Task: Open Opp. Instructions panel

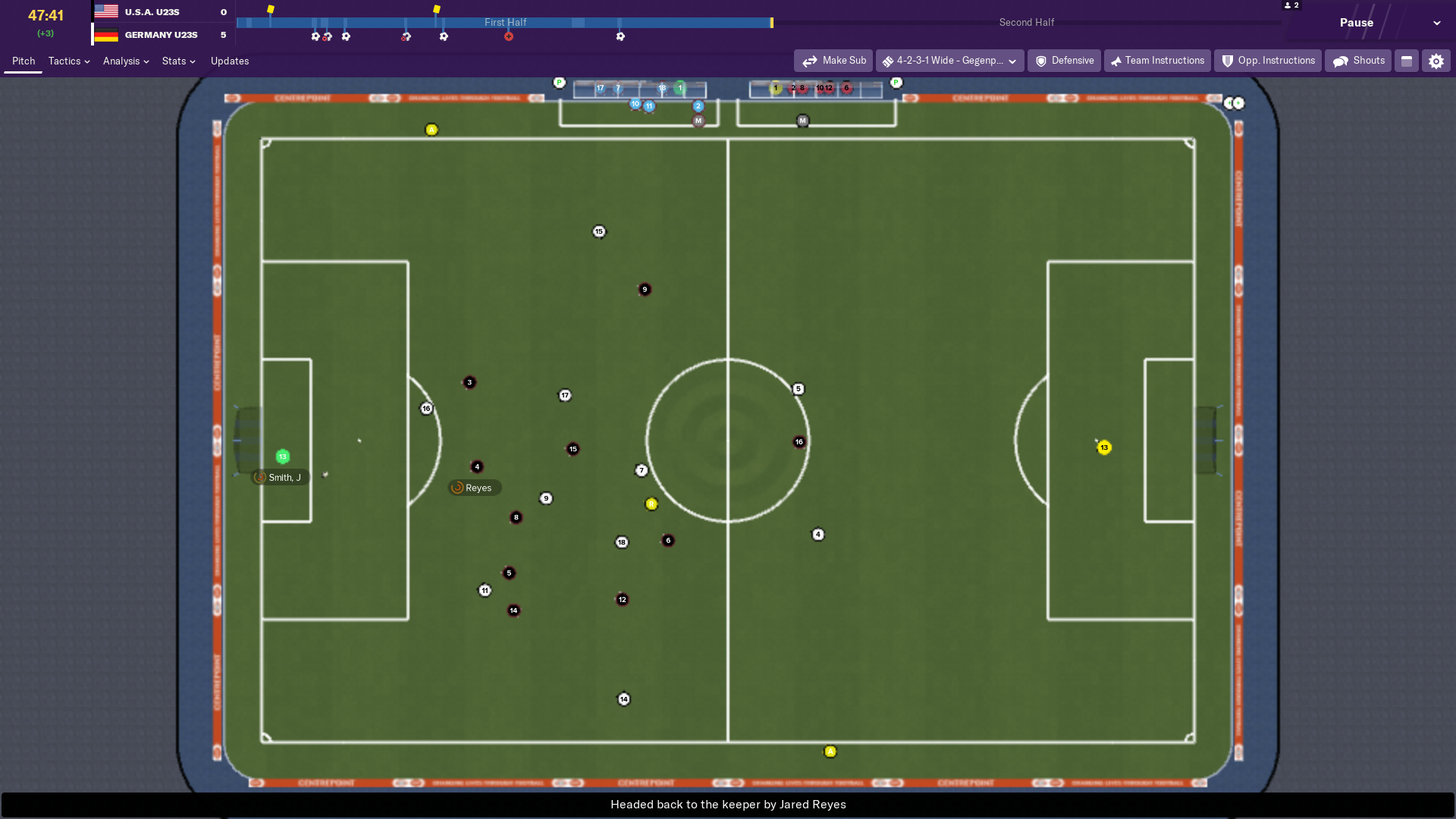Action: 1268,61
